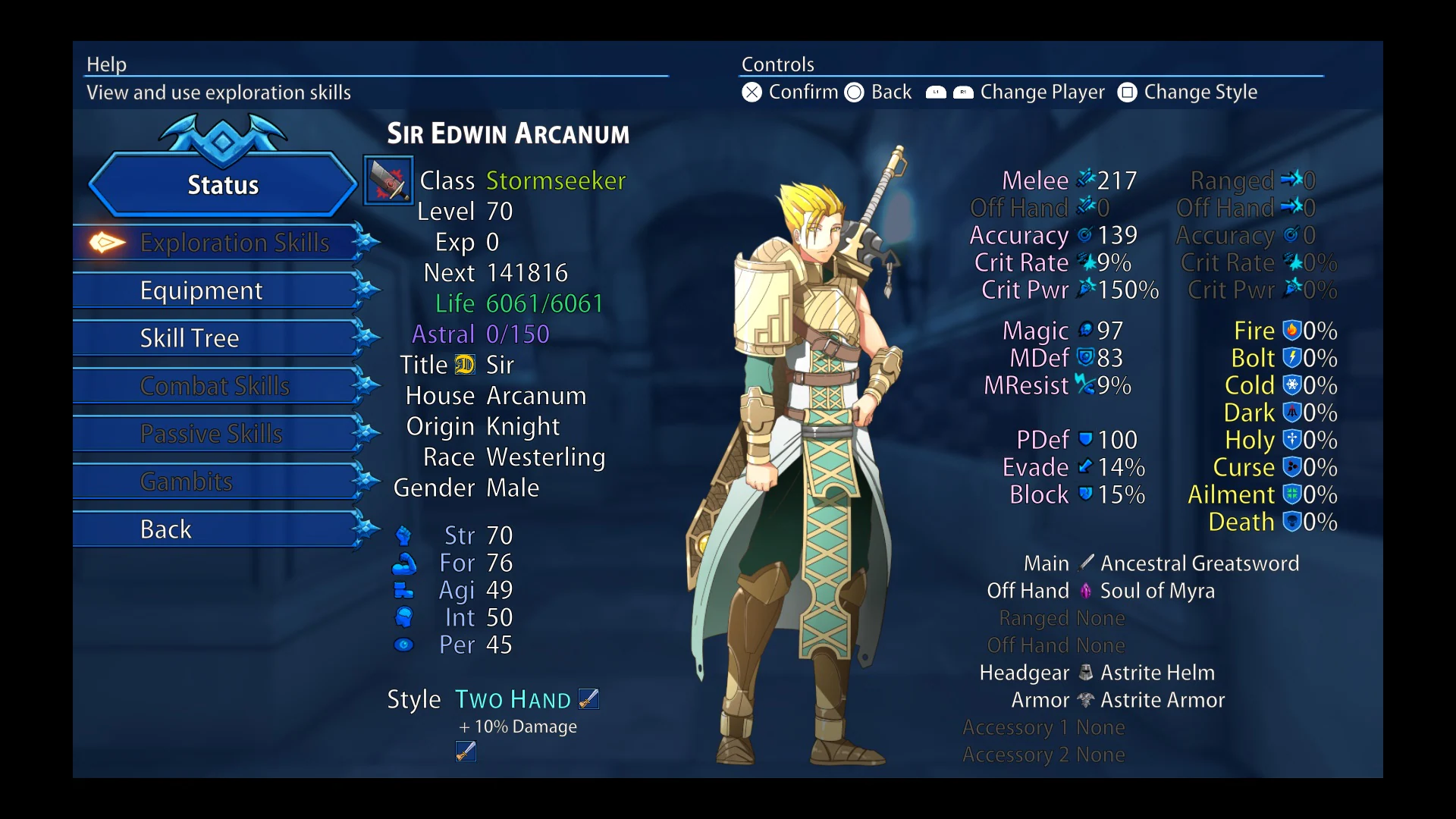Select the Bolt resistance lightning icon
1456x819 pixels.
point(1291,358)
